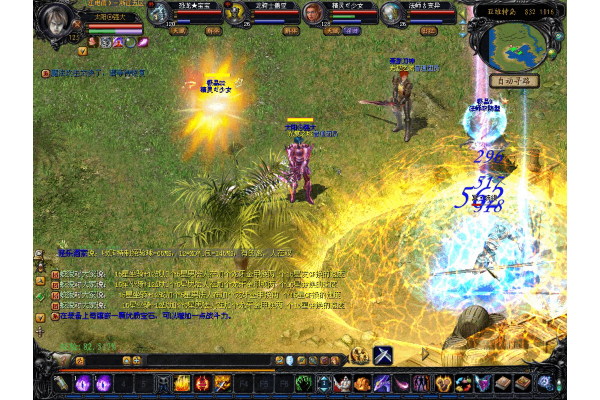Select the third party member's portrait

pyautogui.click(x=312, y=13)
